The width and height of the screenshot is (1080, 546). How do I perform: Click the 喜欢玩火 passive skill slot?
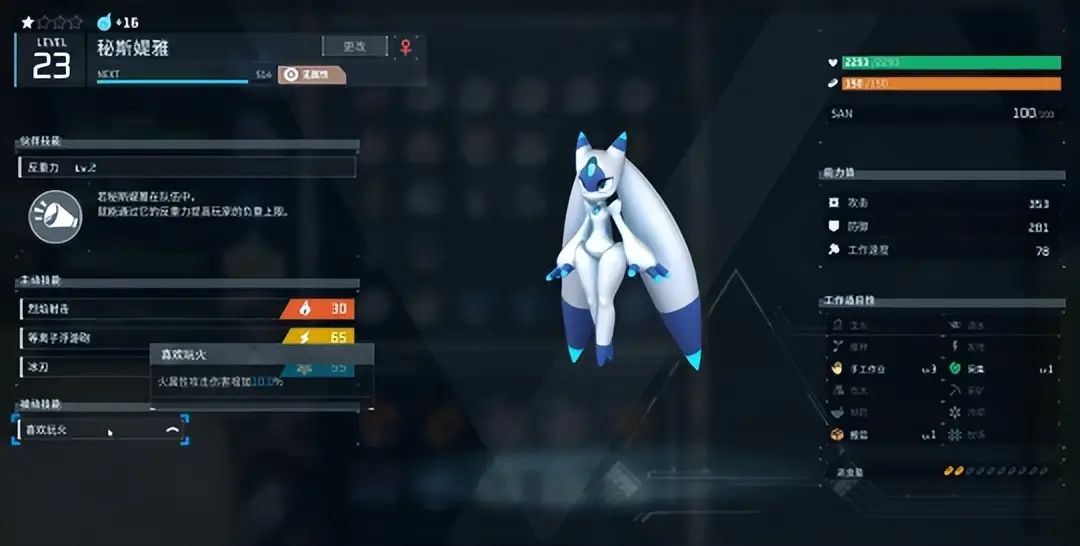[x=100, y=429]
